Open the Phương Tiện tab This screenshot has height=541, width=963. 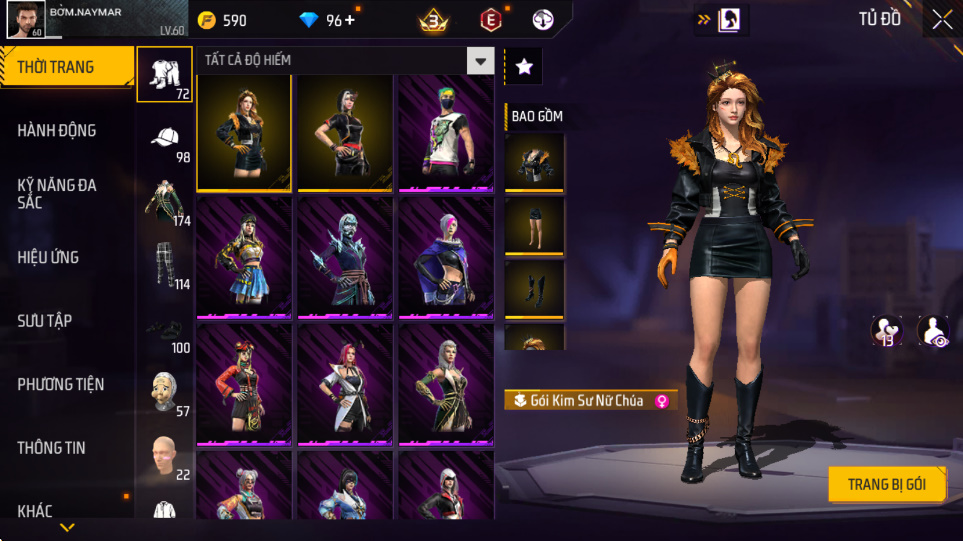pyautogui.click(x=66, y=384)
